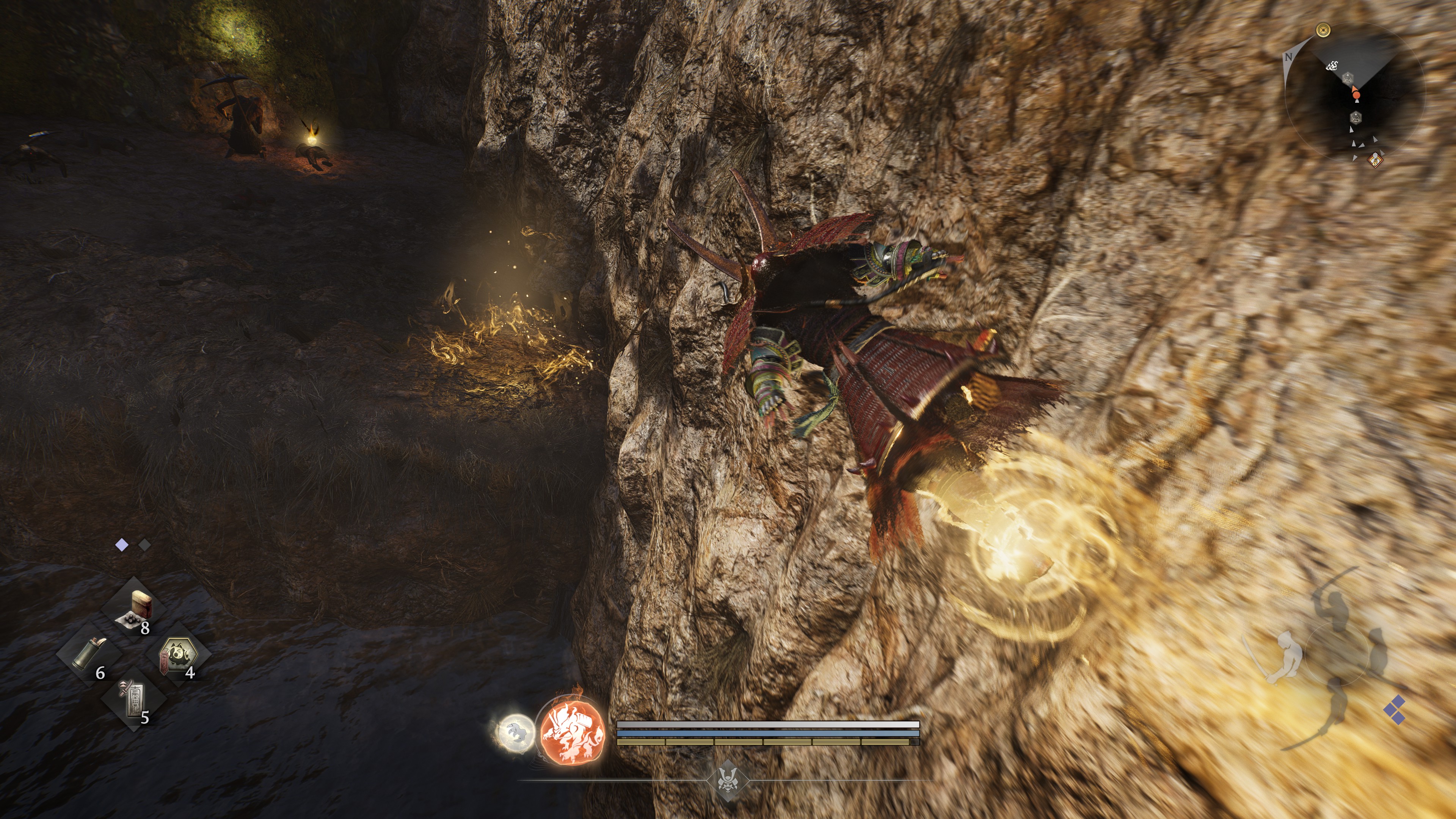Open the enemy cluster icon atop the minimap
This screenshot has height=819, width=1456.
coord(1332,66)
